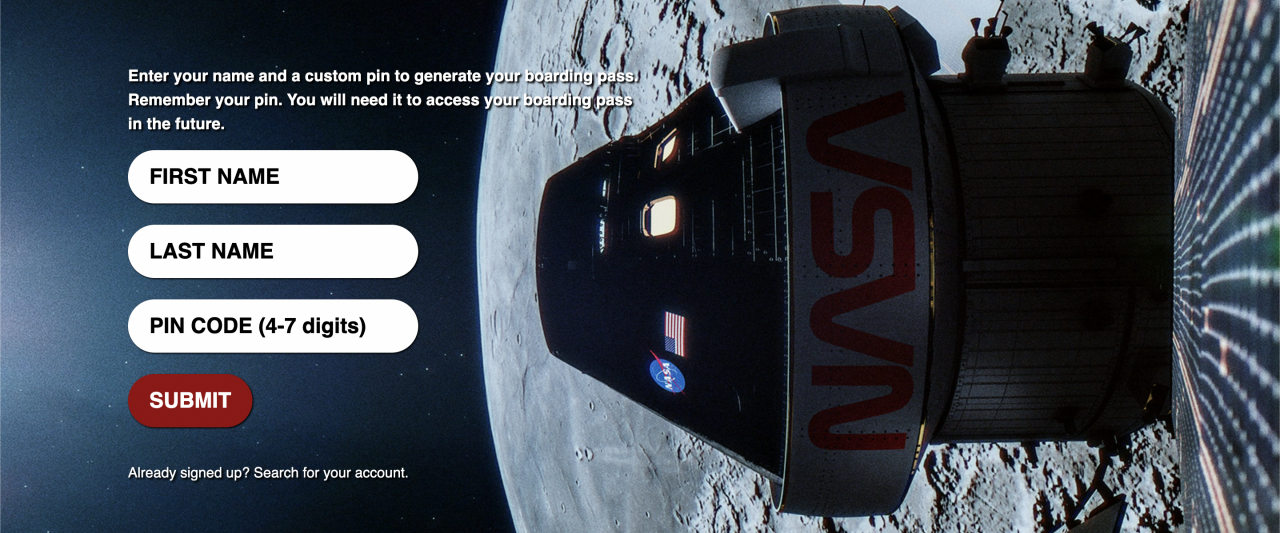The width and height of the screenshot is (1280, 533).
Task: Submit the boarding pass form
Action: pyautogui.click(x=190, y=401)
